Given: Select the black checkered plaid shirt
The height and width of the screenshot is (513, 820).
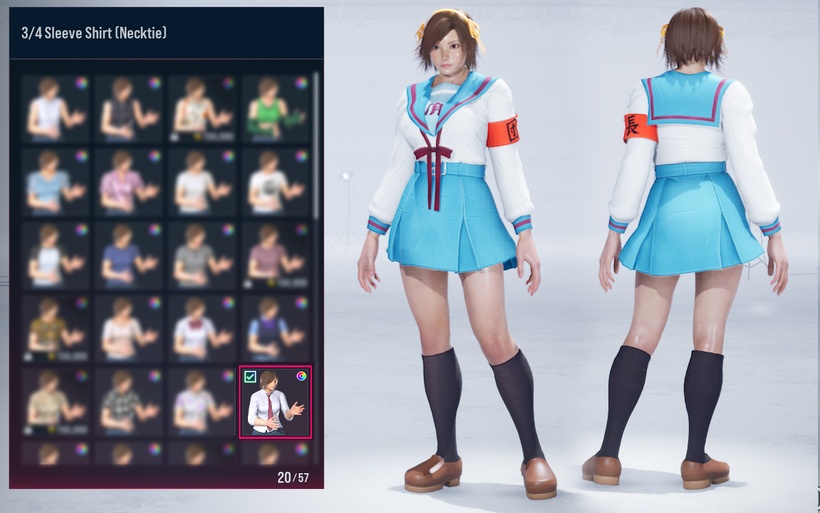Looking at the screenshot, I should tap(127, 400).
